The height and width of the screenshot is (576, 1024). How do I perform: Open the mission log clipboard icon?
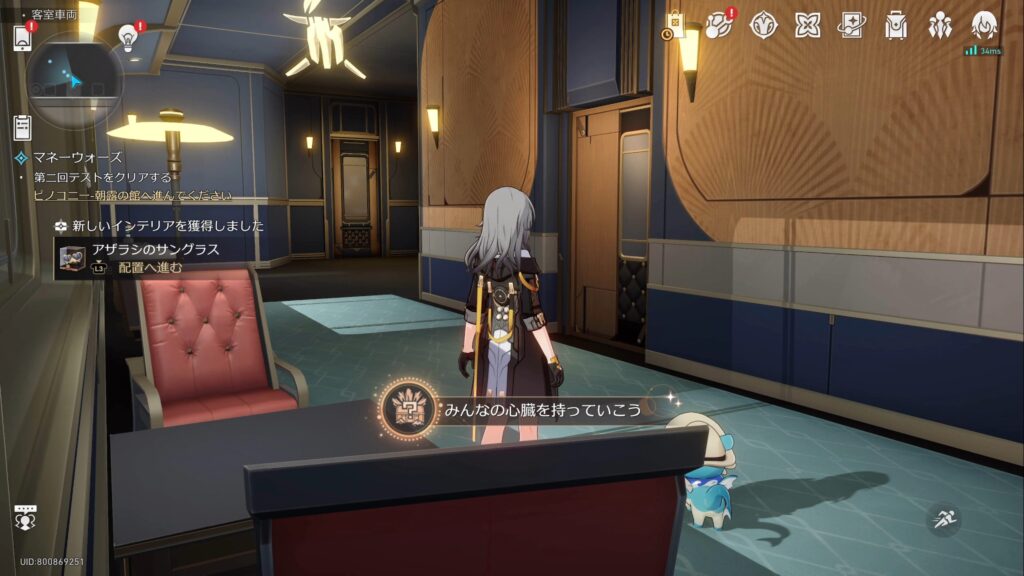click(x=22, y=127)
